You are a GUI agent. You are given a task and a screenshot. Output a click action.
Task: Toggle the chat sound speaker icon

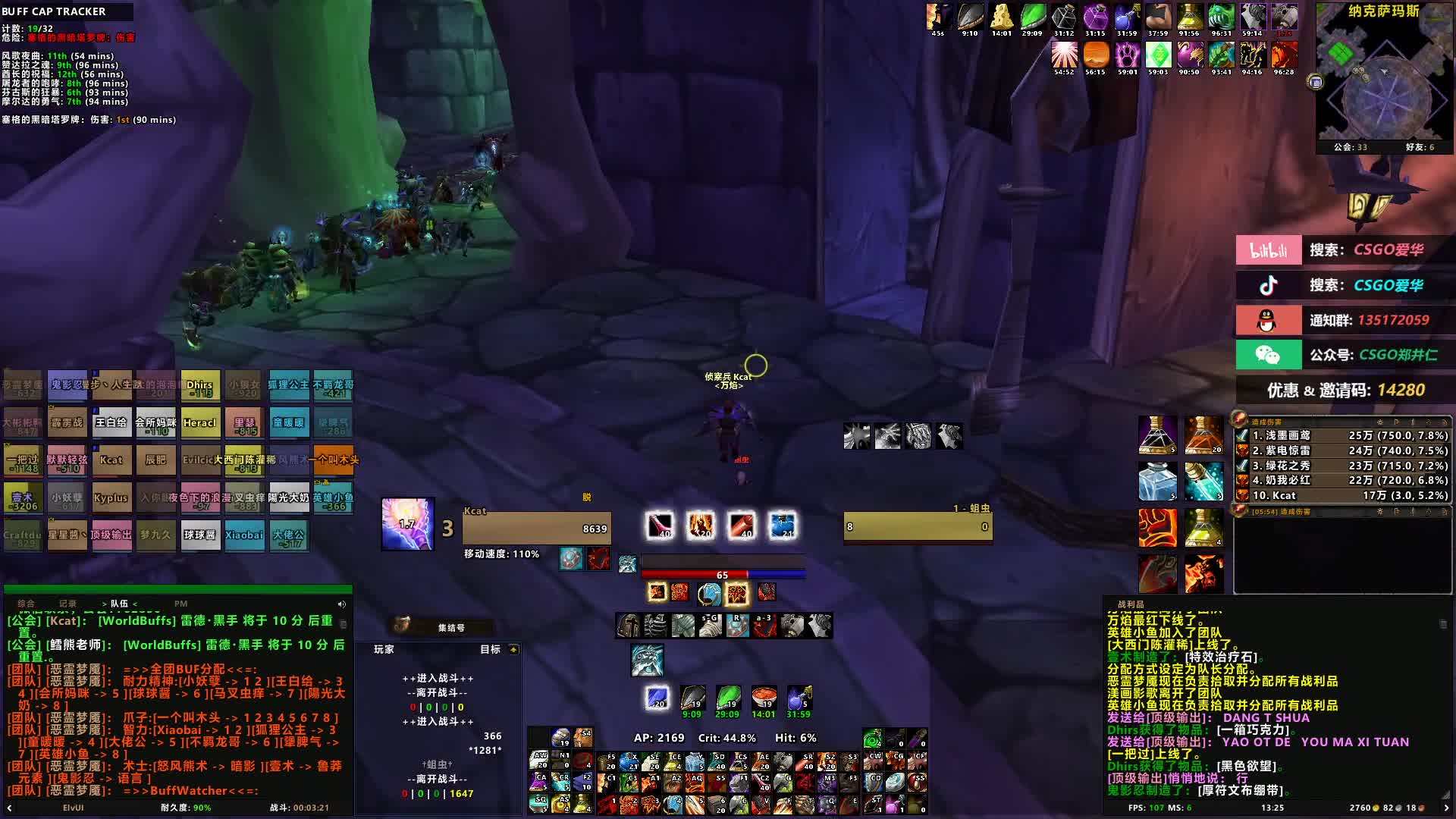click(341, 604)
